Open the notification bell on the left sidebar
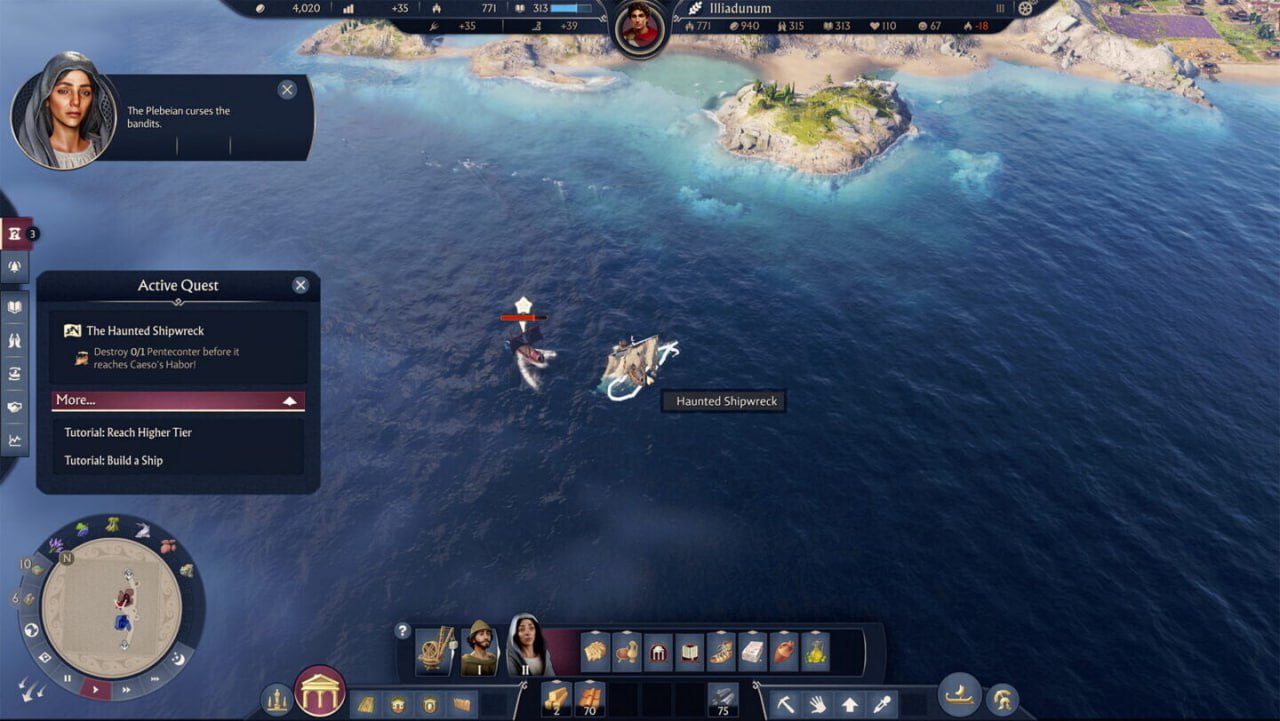 [x=15, y=266]
